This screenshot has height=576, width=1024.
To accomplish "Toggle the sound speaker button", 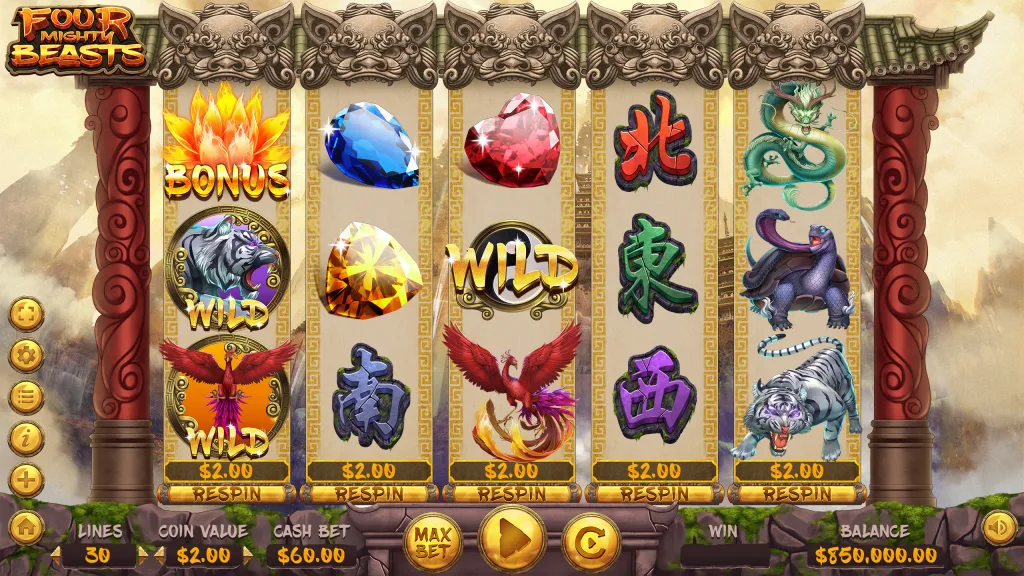I will [x=998, y=527].
